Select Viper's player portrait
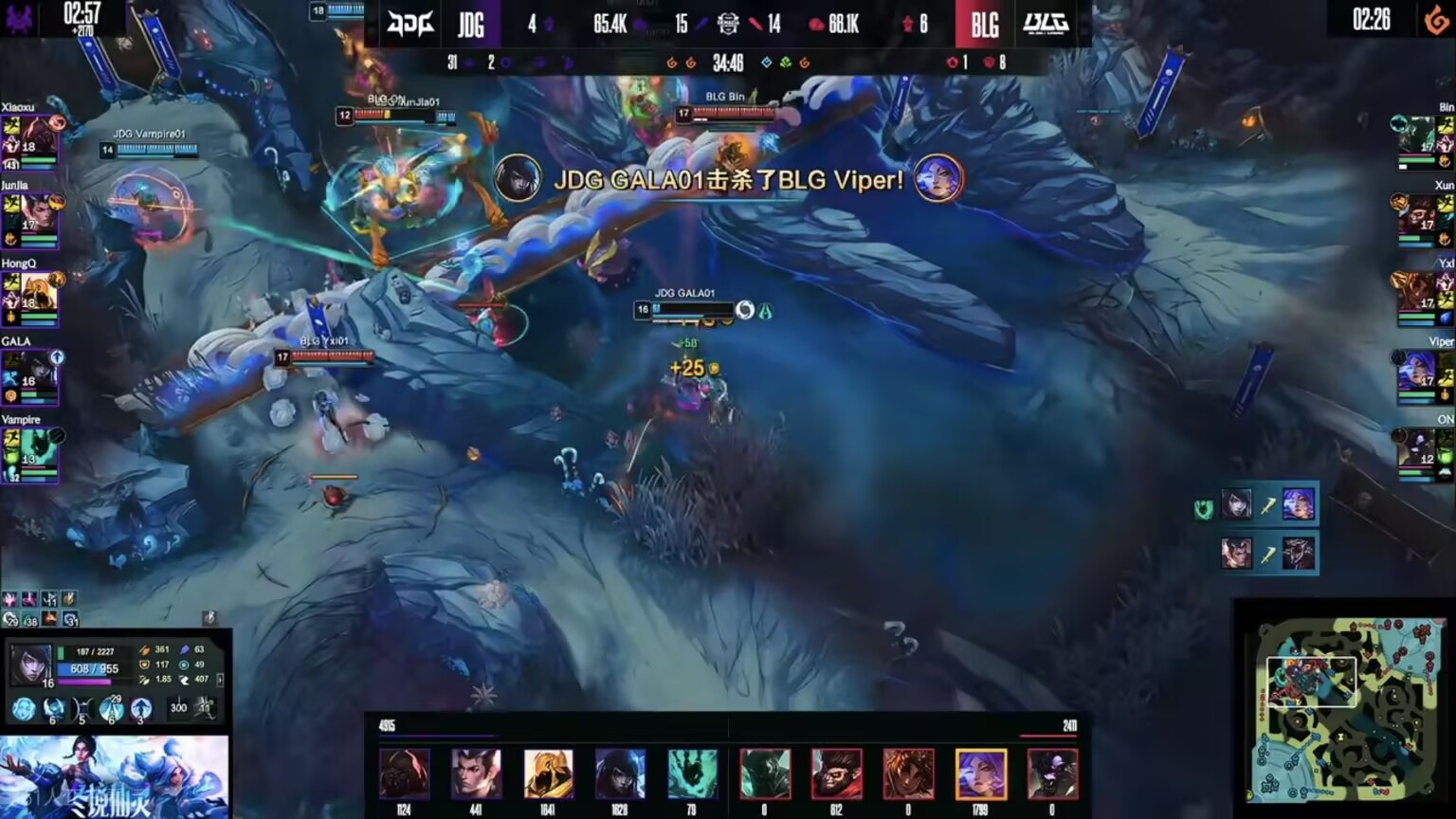The image size is (1456, 819). tap(1419, 371)
